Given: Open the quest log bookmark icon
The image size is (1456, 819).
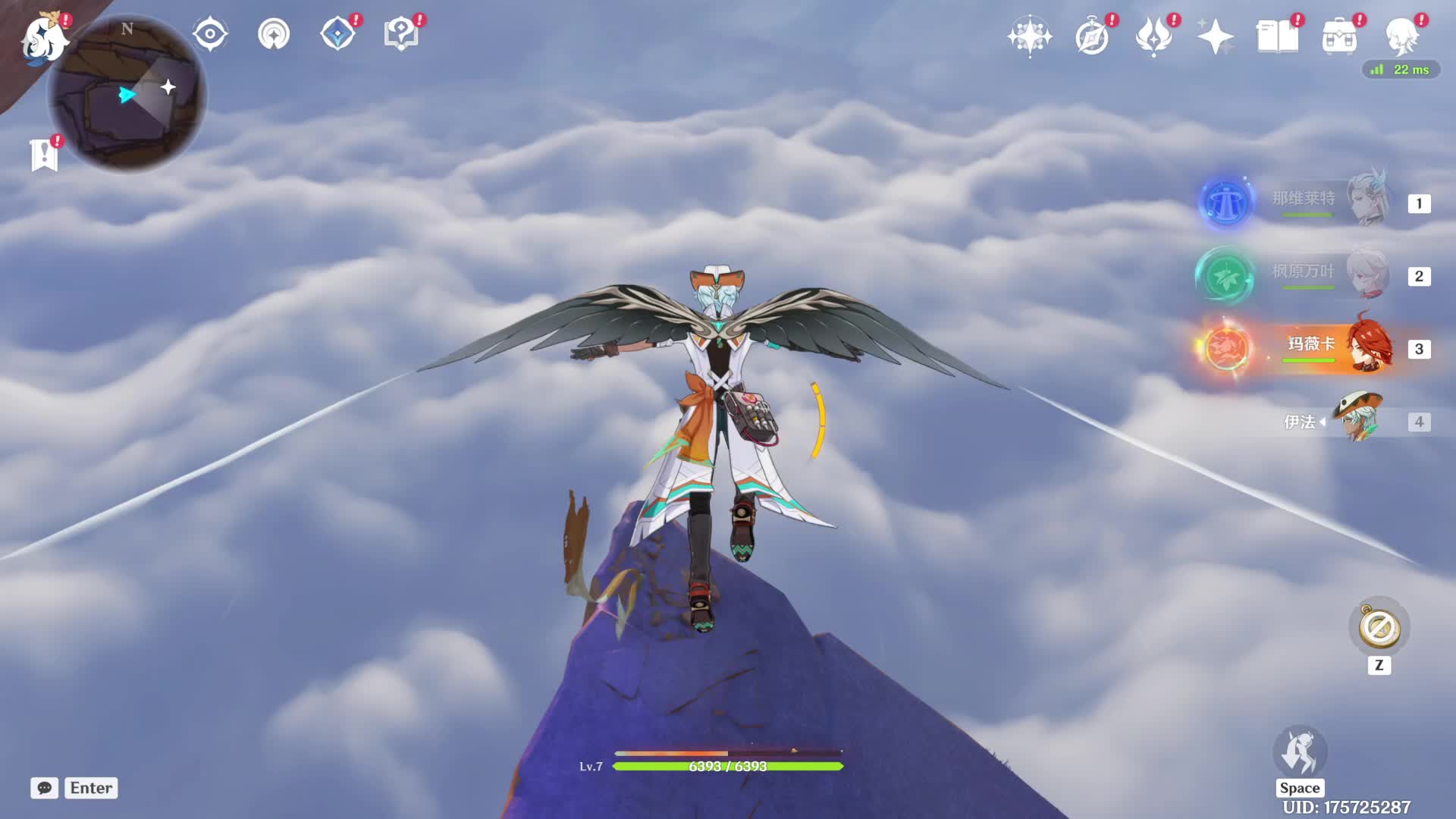Looking at the screenshot, I should pyautogui.click(x=45, y=155).
